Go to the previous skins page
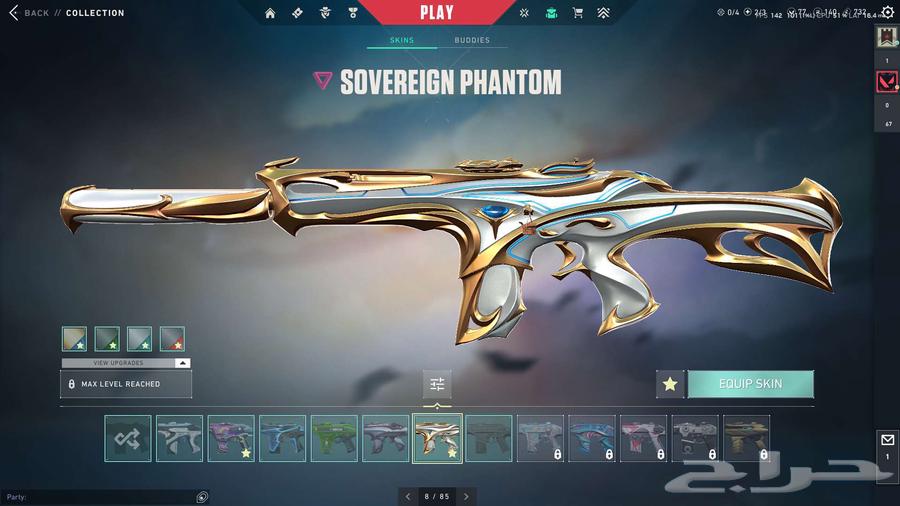Screen dimensions: 900x506 click(x=407, y=496)
